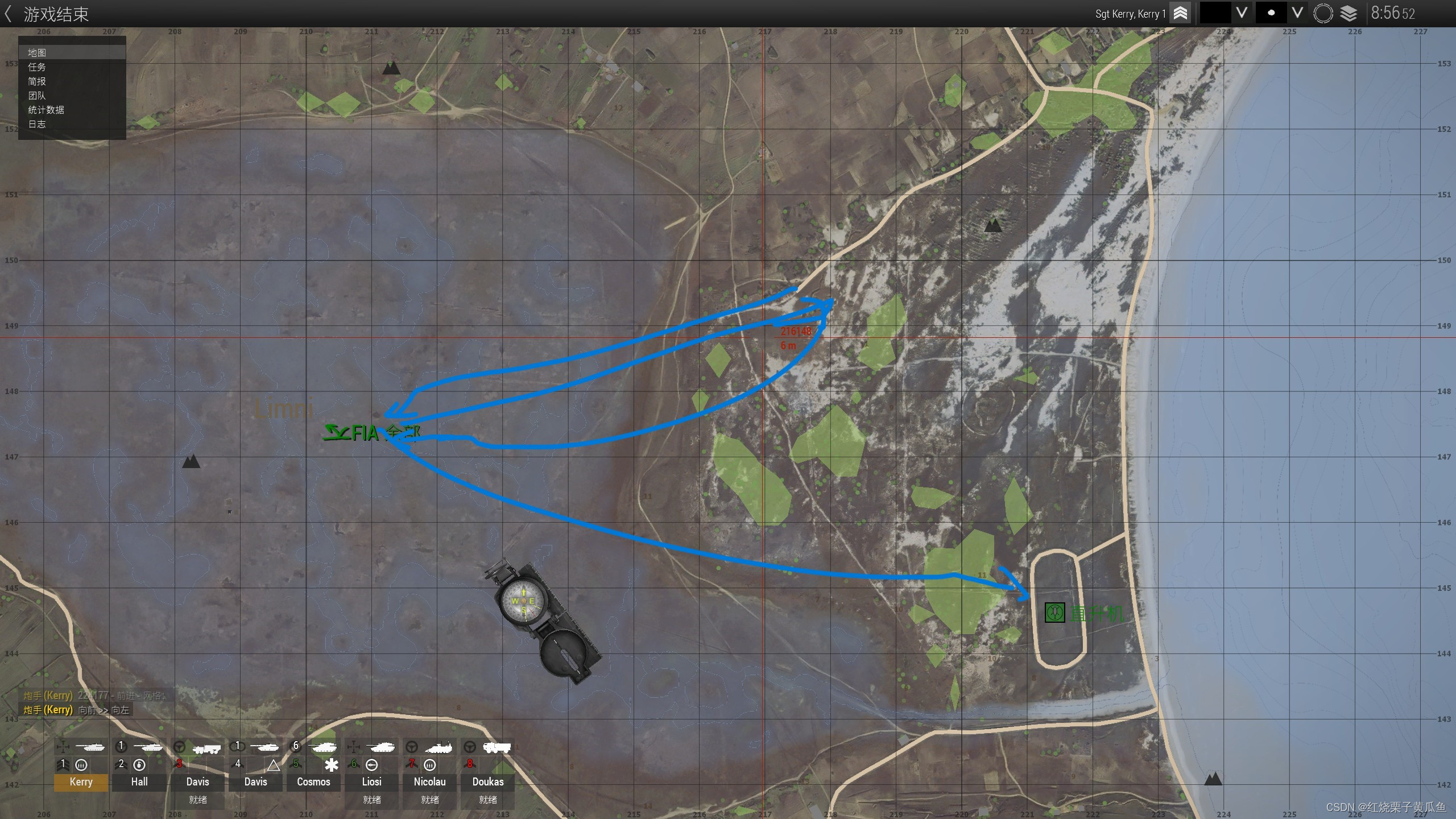Image resolution: width=1456 pixels, height=819 pixels.
Task: Open the 日志 log entry
Action: pyautogui.click(x=38, y=124)
